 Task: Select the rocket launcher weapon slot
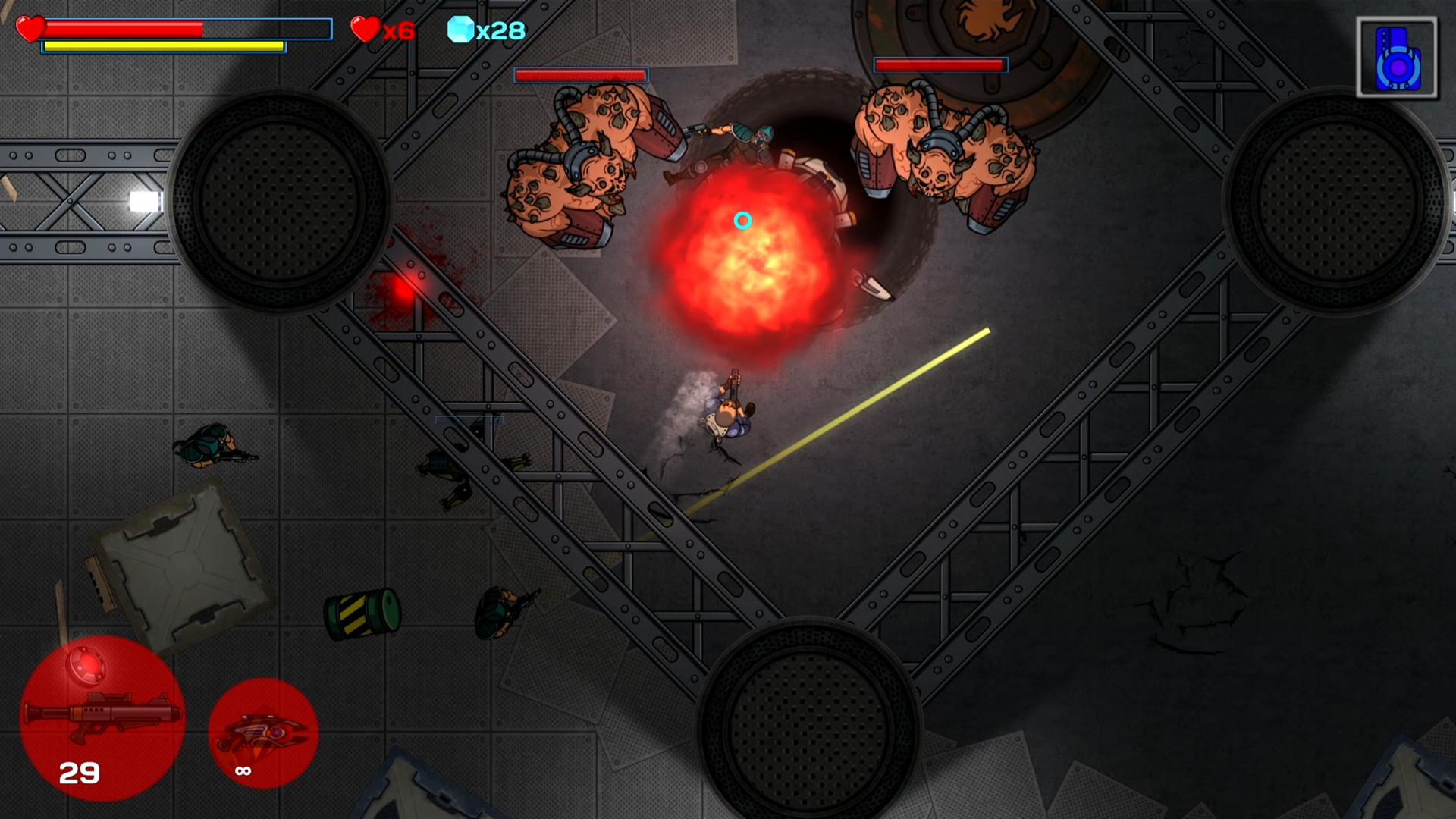click(x=102, y=718)
